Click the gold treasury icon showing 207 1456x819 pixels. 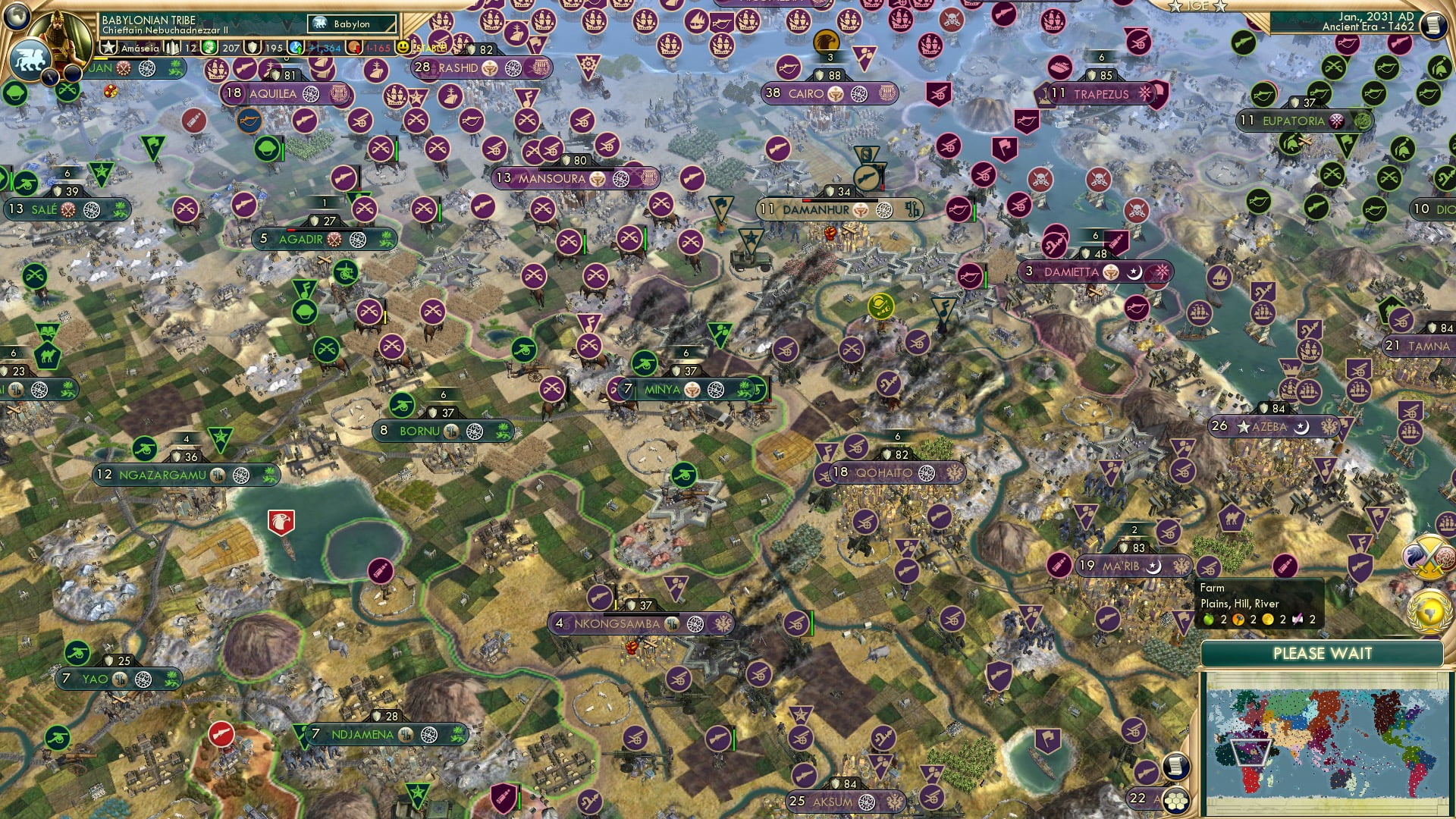coord(209,47)
